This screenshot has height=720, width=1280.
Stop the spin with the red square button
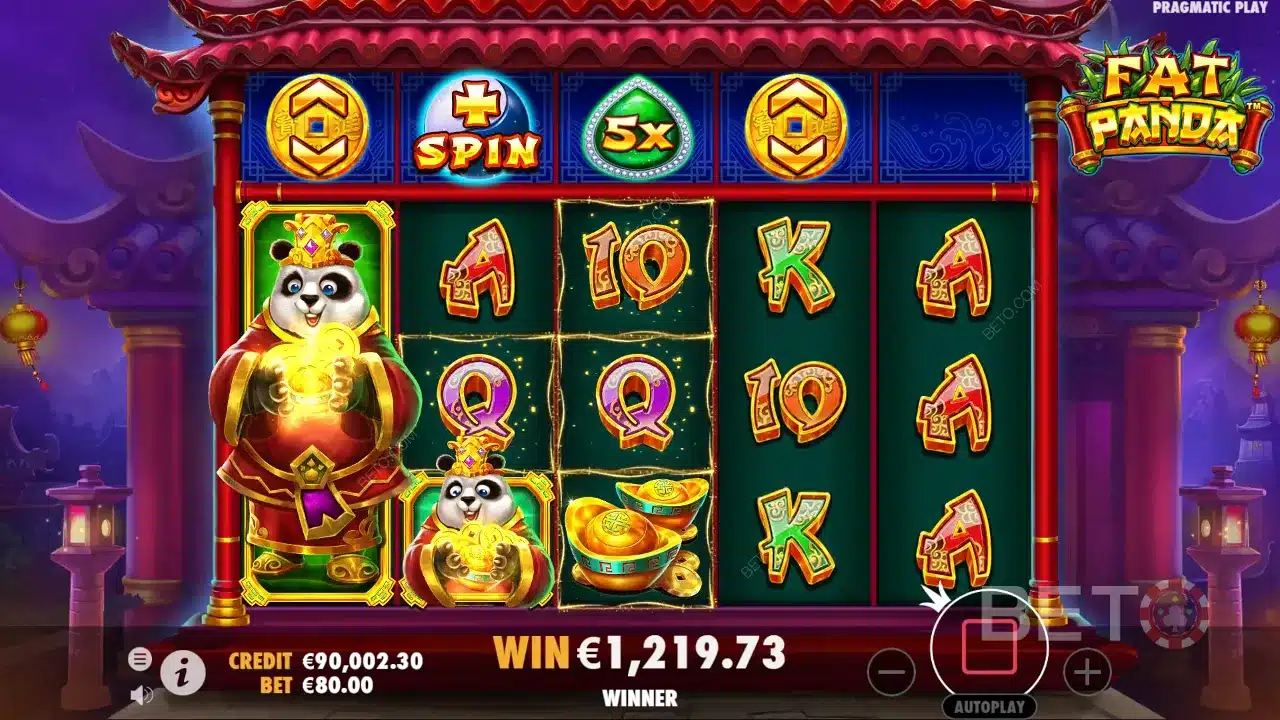(x=989, y=647)
